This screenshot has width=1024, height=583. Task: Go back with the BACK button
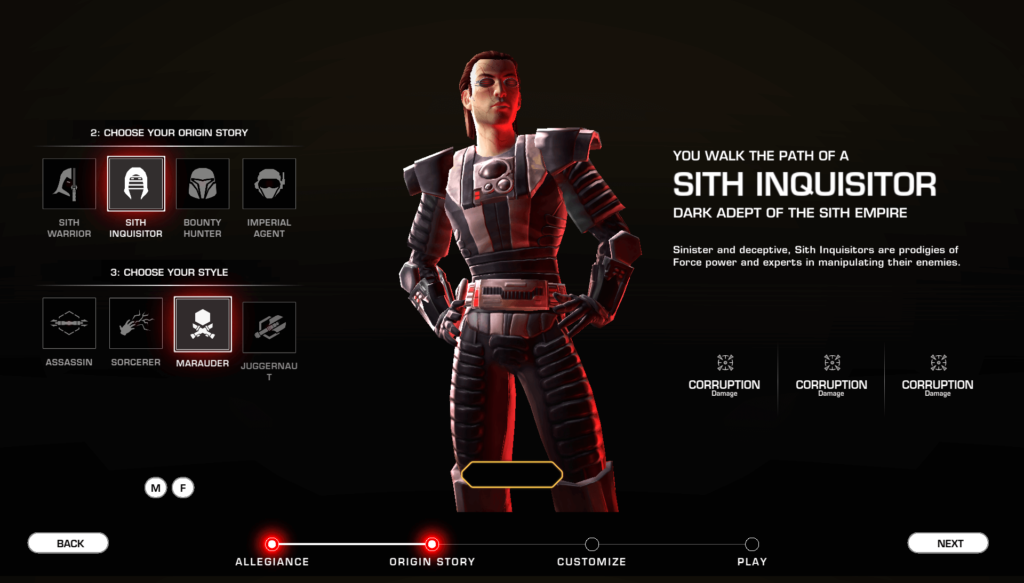(x=68, y=543)
